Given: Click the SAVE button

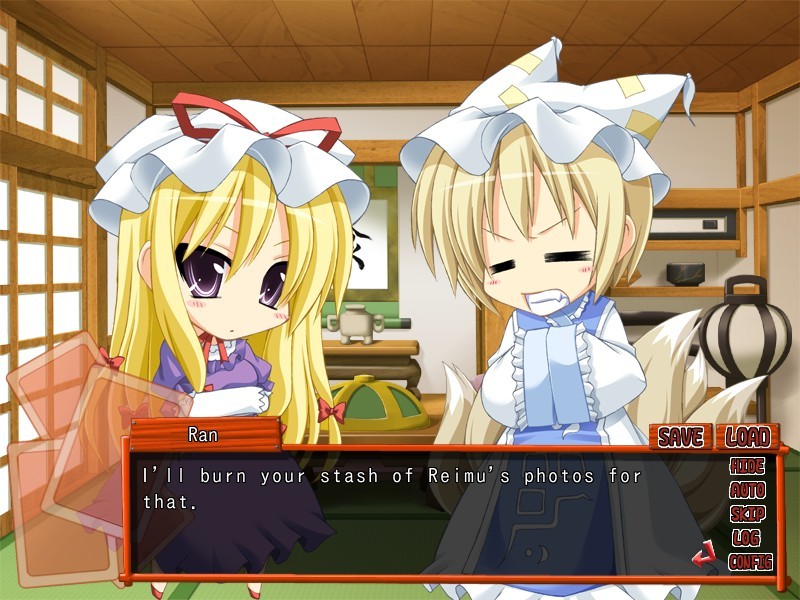Looking at the screenshot, I should (681, 436).
